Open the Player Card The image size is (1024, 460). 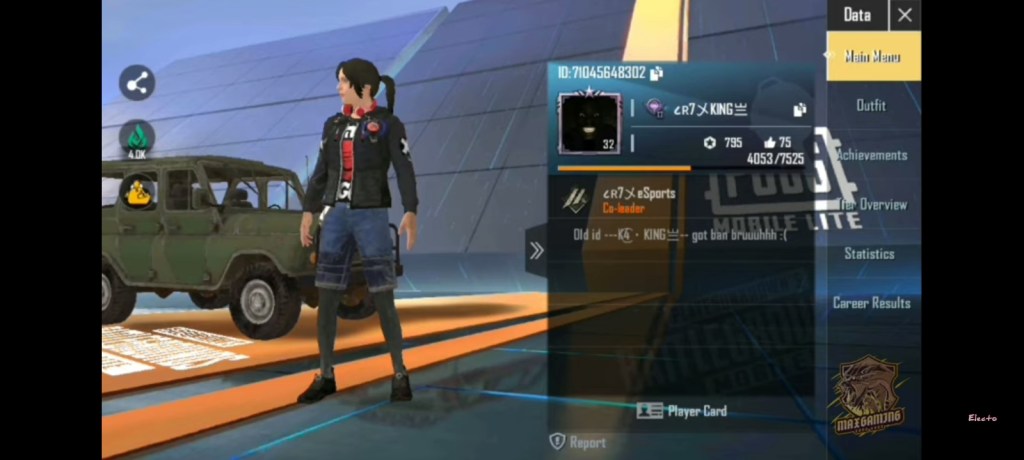pos(682,410)
